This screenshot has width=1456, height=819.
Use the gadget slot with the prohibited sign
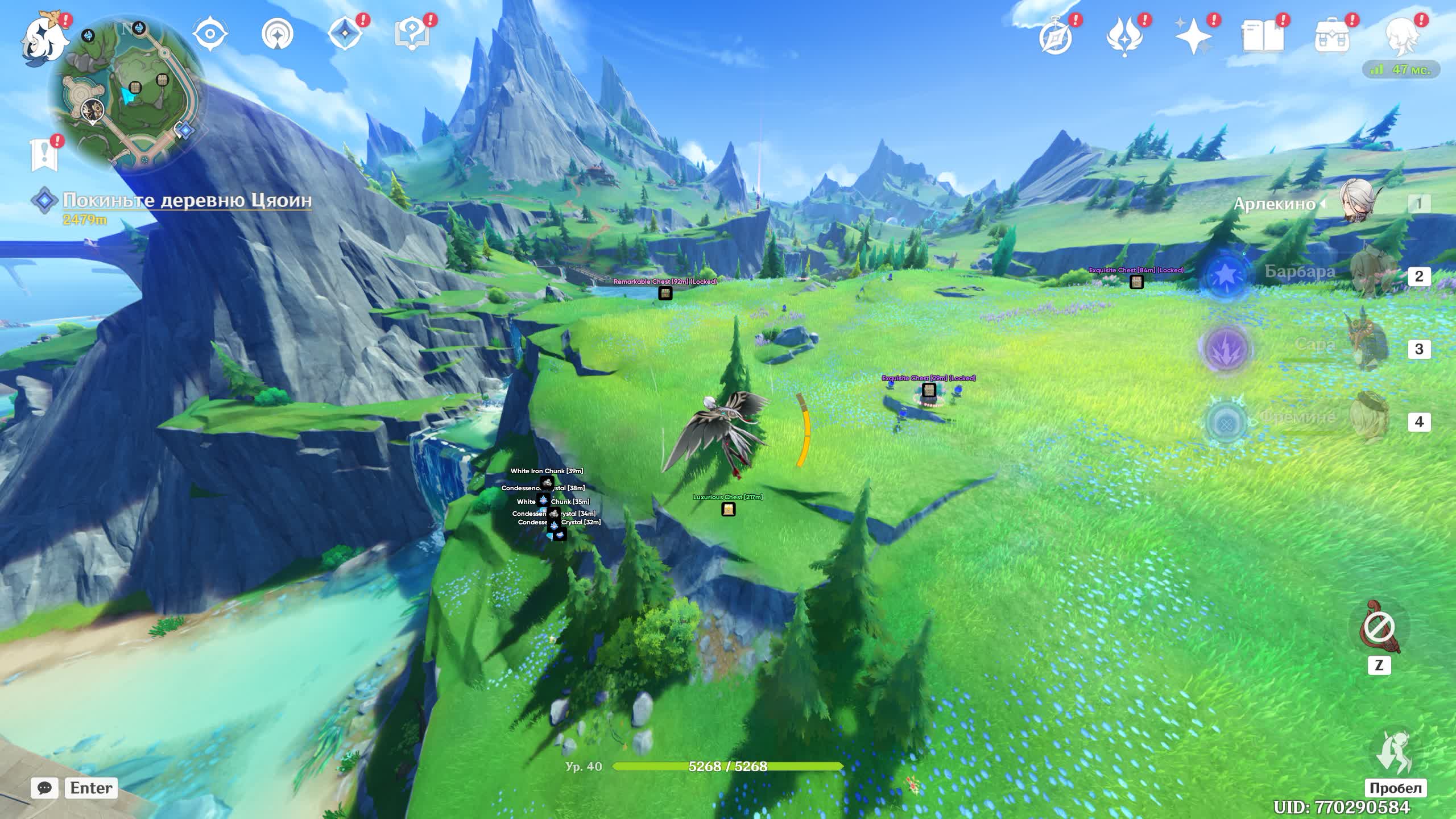coord(1379,628)
